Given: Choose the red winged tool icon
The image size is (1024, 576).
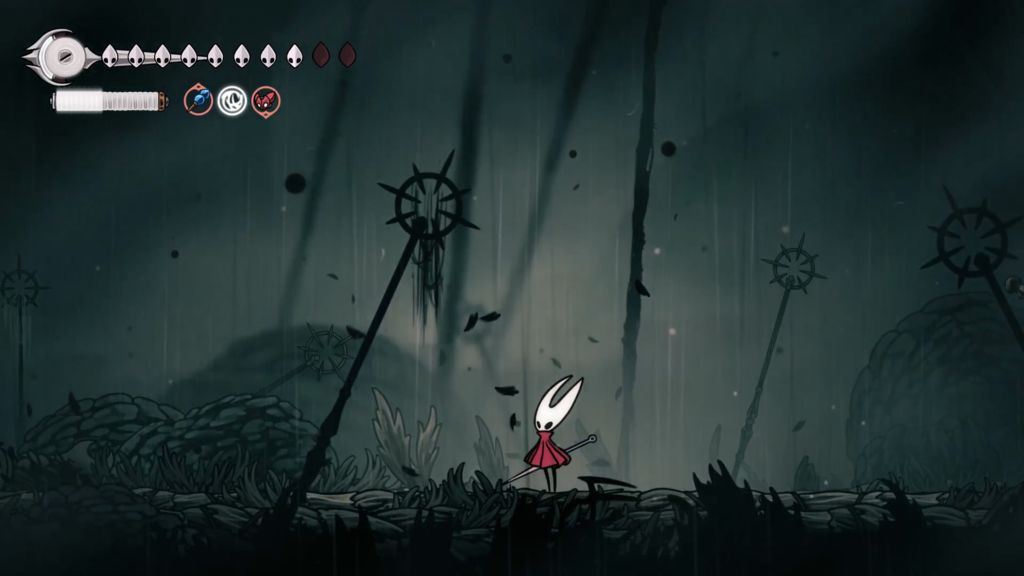Looking at the screenshot, I should pyautogui.click(x=266, y=100).
